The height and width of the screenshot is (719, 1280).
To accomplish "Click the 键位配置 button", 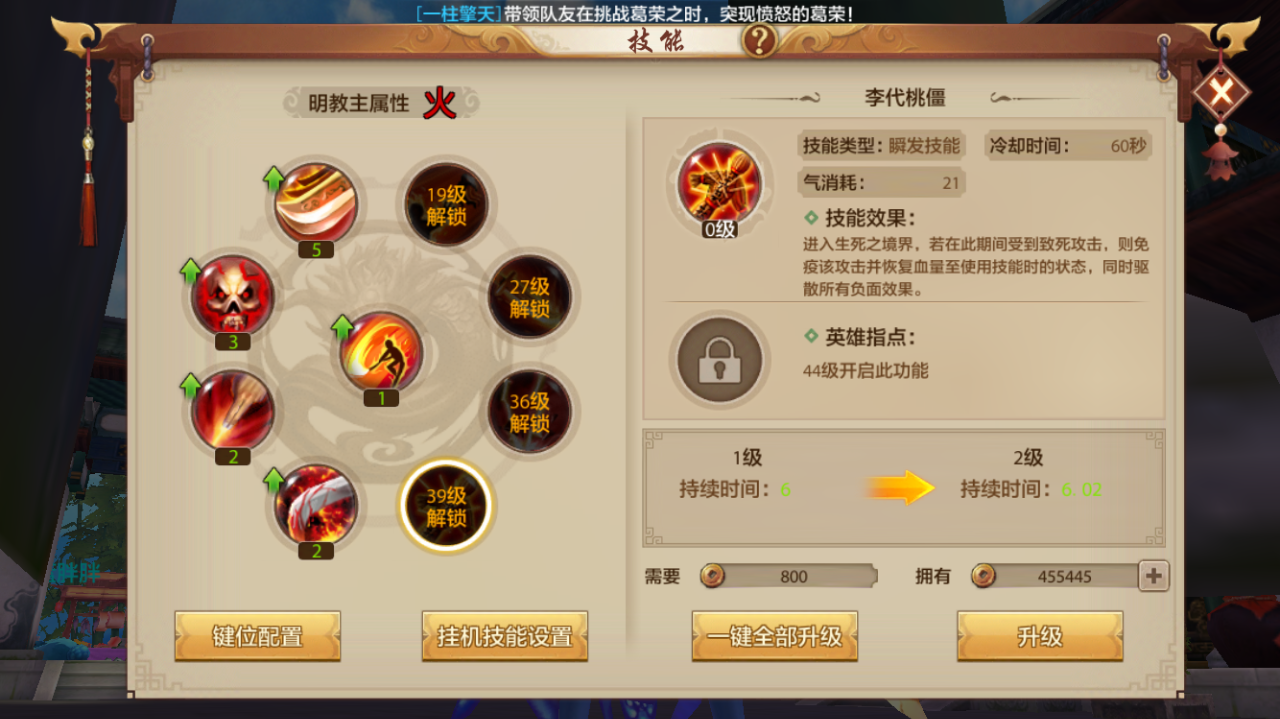I will [x=258, y=636].
